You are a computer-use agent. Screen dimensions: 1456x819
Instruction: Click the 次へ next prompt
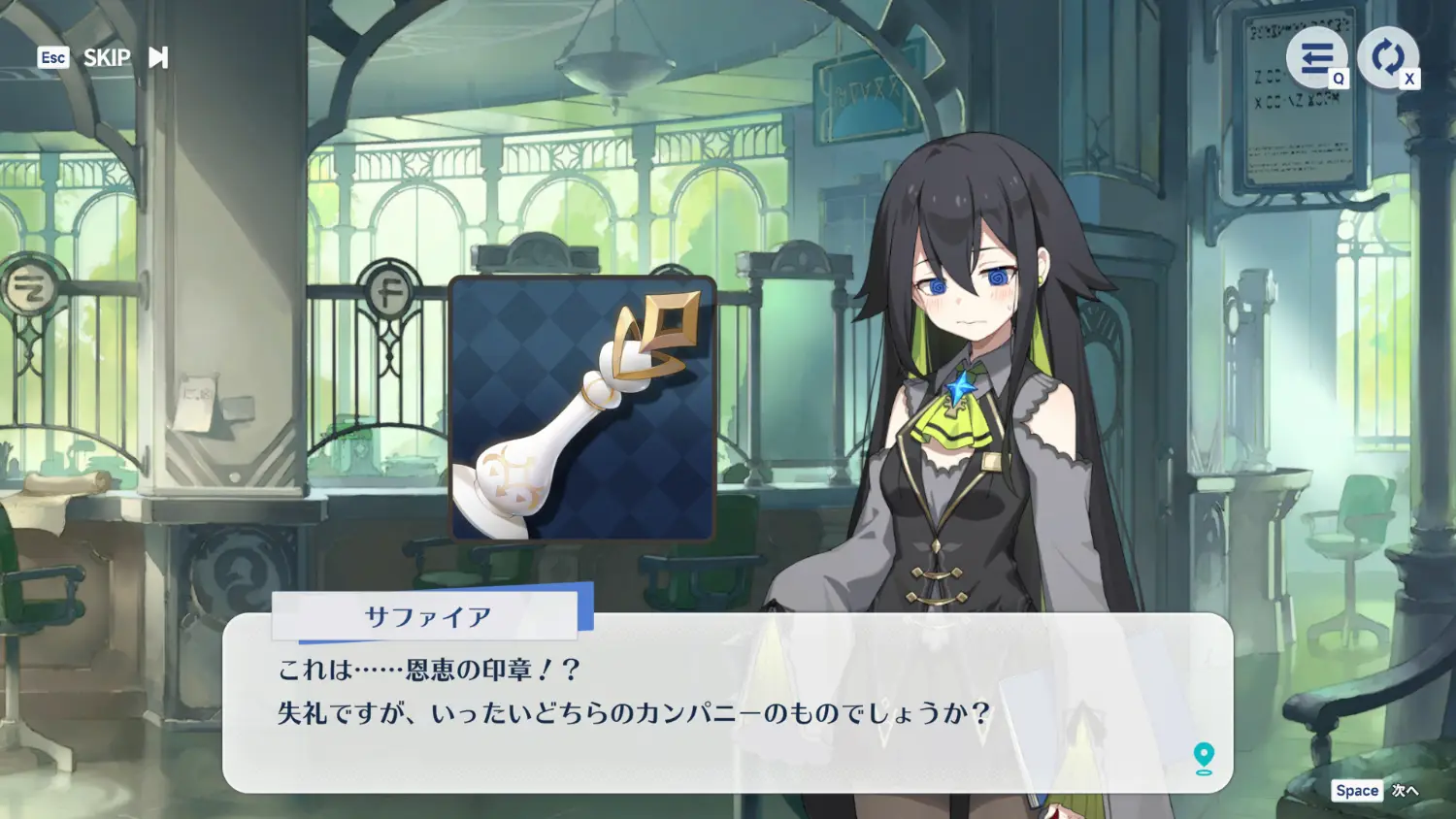coord(1404,791)
